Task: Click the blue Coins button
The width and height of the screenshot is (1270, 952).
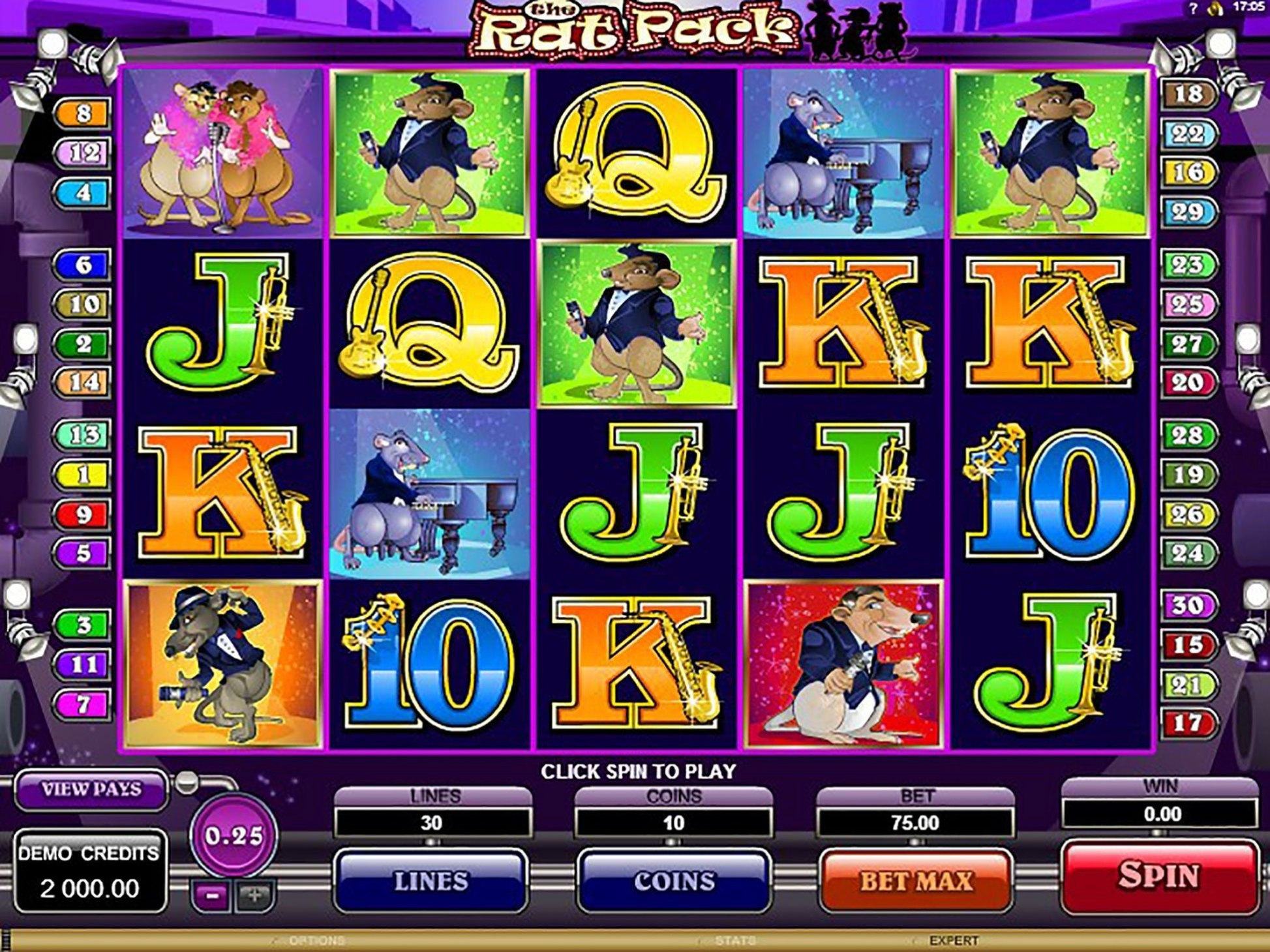Action: [674, 881]
